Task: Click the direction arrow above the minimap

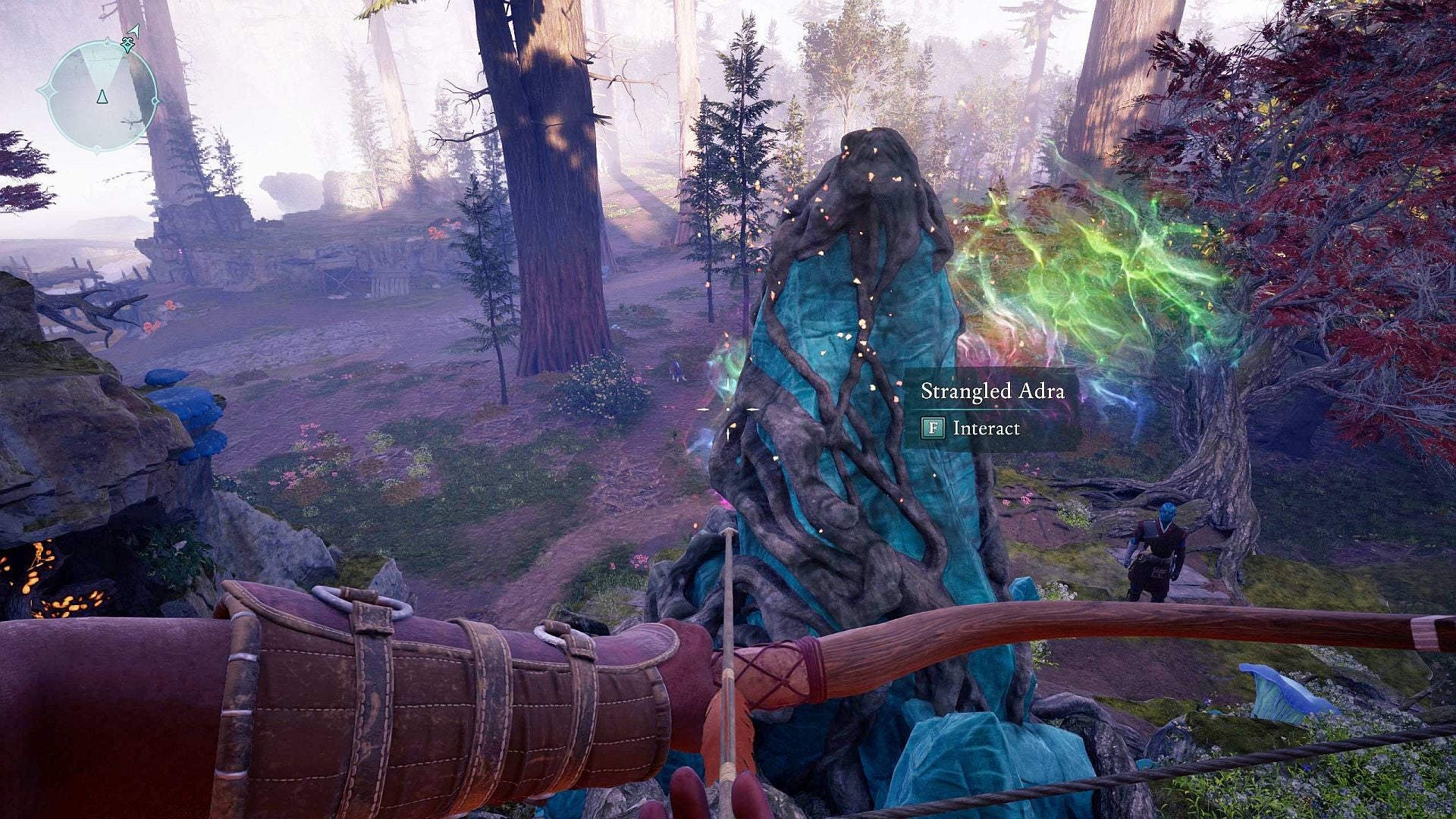Action: pyautogui.click(x=134, y=30)
